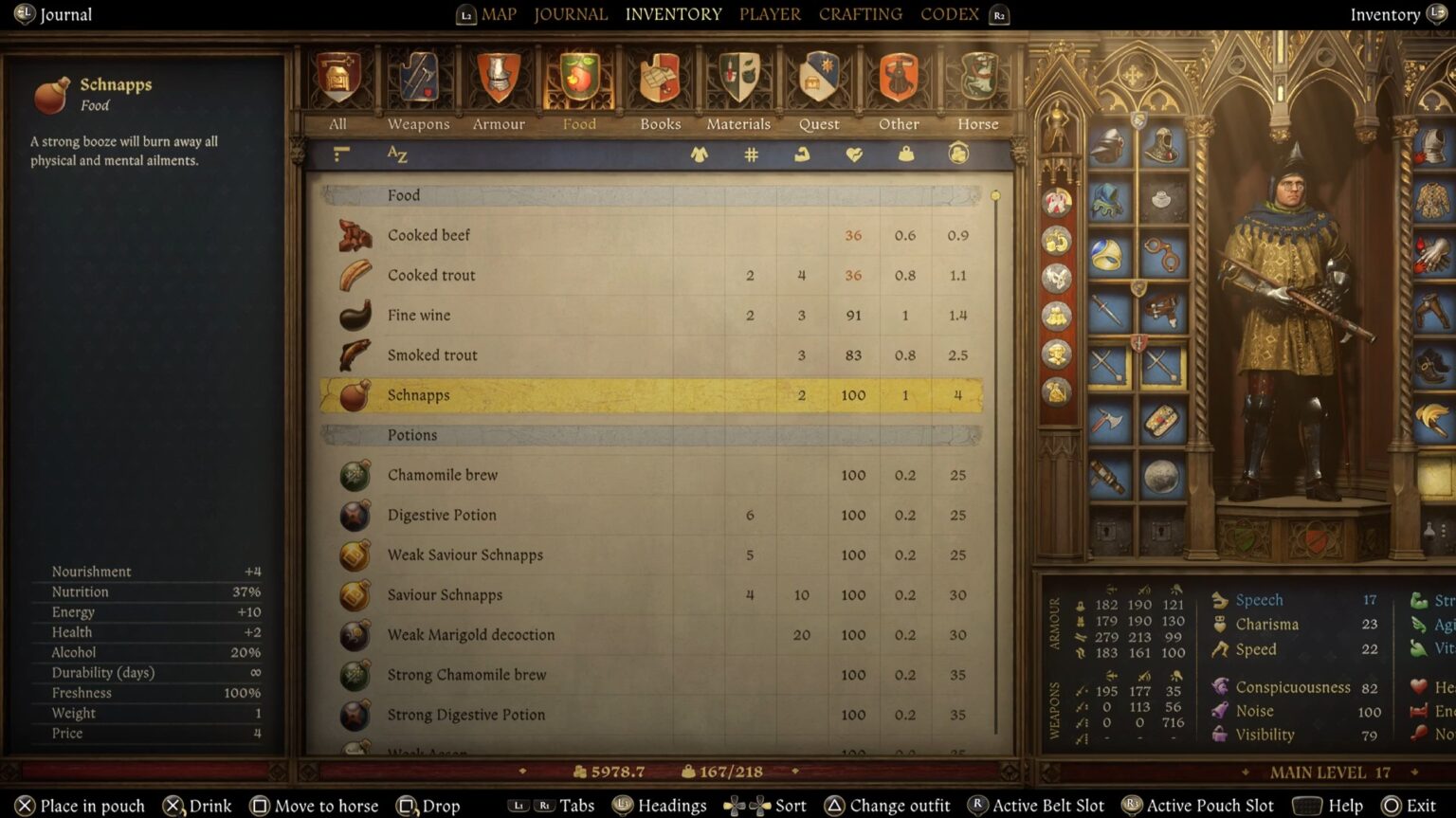1456x818 pixels.
Task: Click the equipped axe weapon slot
Action: (1107, 420)
